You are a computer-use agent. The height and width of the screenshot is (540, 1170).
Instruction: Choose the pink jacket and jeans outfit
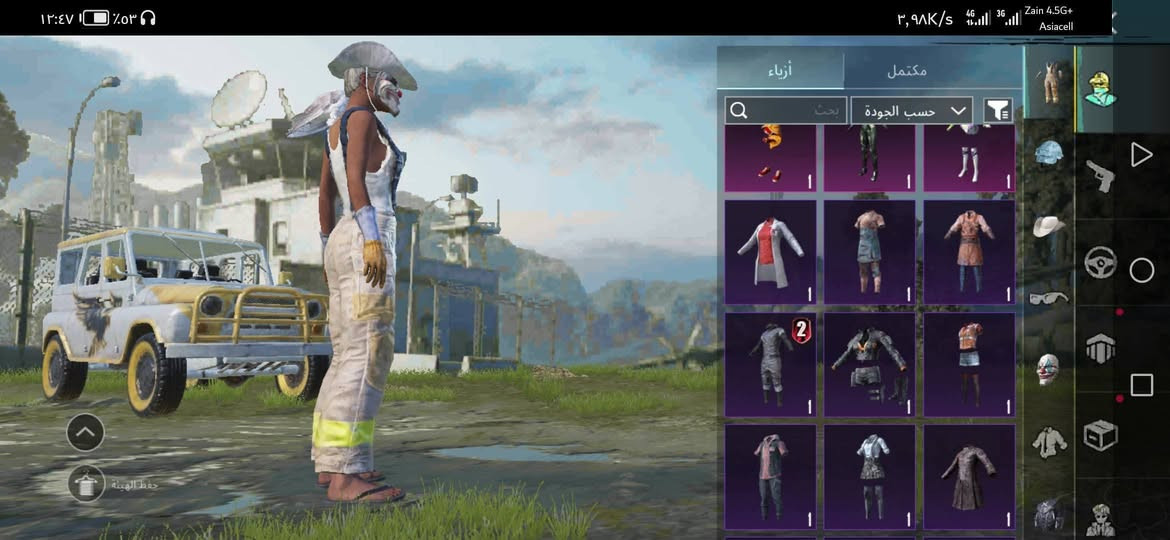pos(770,476)
